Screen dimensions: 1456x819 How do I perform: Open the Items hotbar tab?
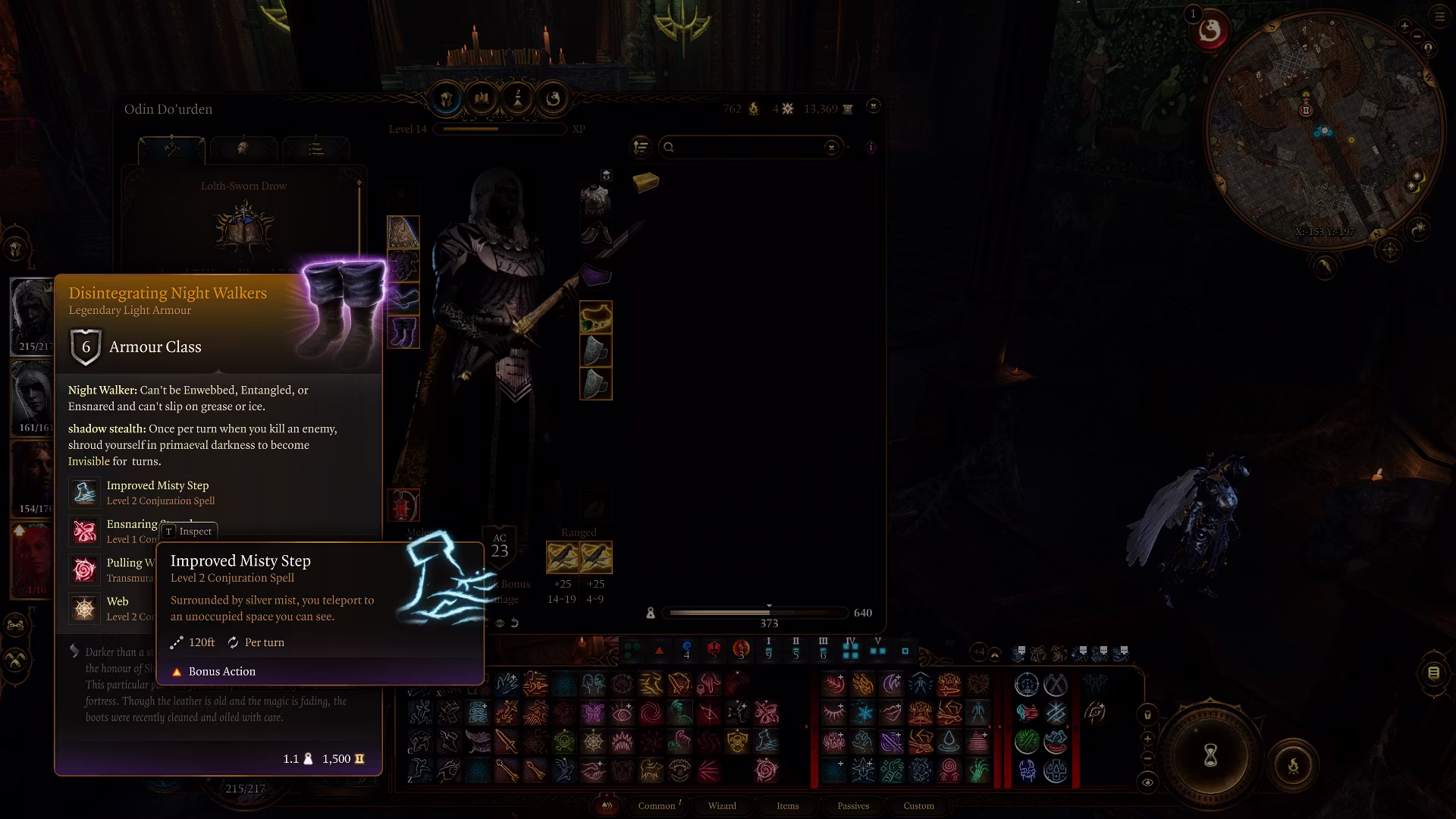787,805
